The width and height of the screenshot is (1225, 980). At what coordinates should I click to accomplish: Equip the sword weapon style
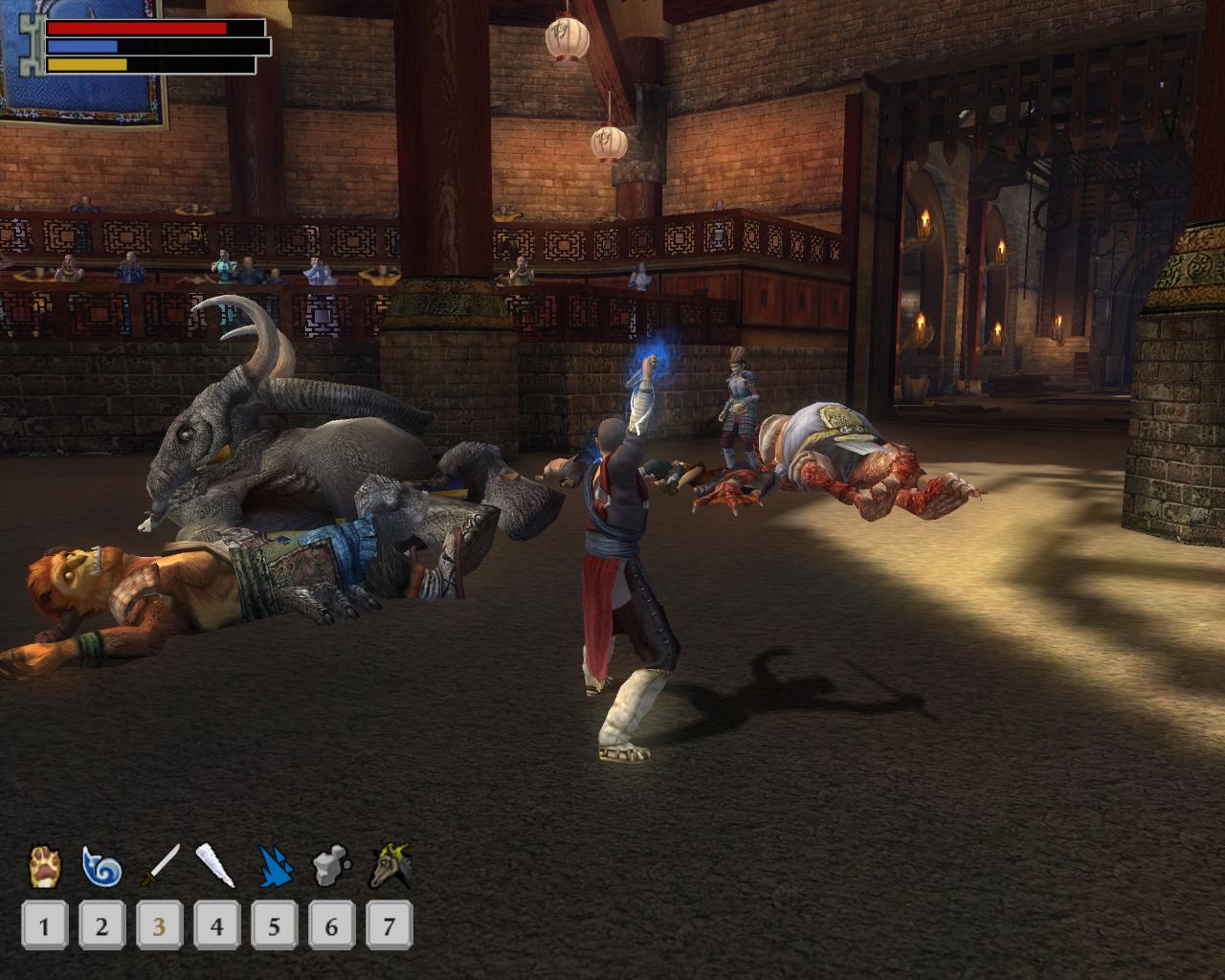click(160, 866)
